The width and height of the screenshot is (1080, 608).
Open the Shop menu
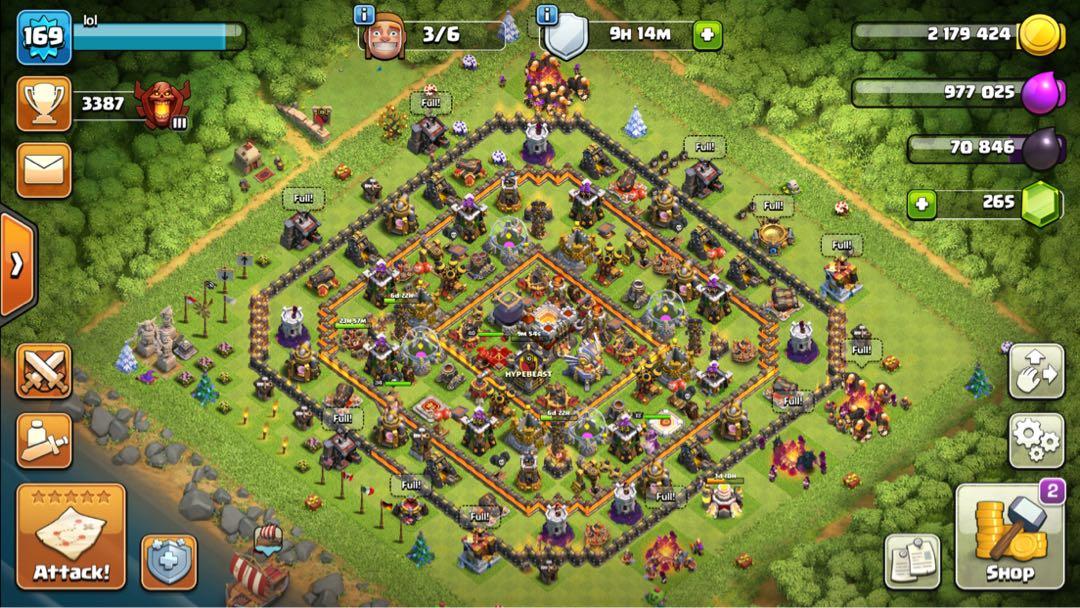click(1007, 537)
